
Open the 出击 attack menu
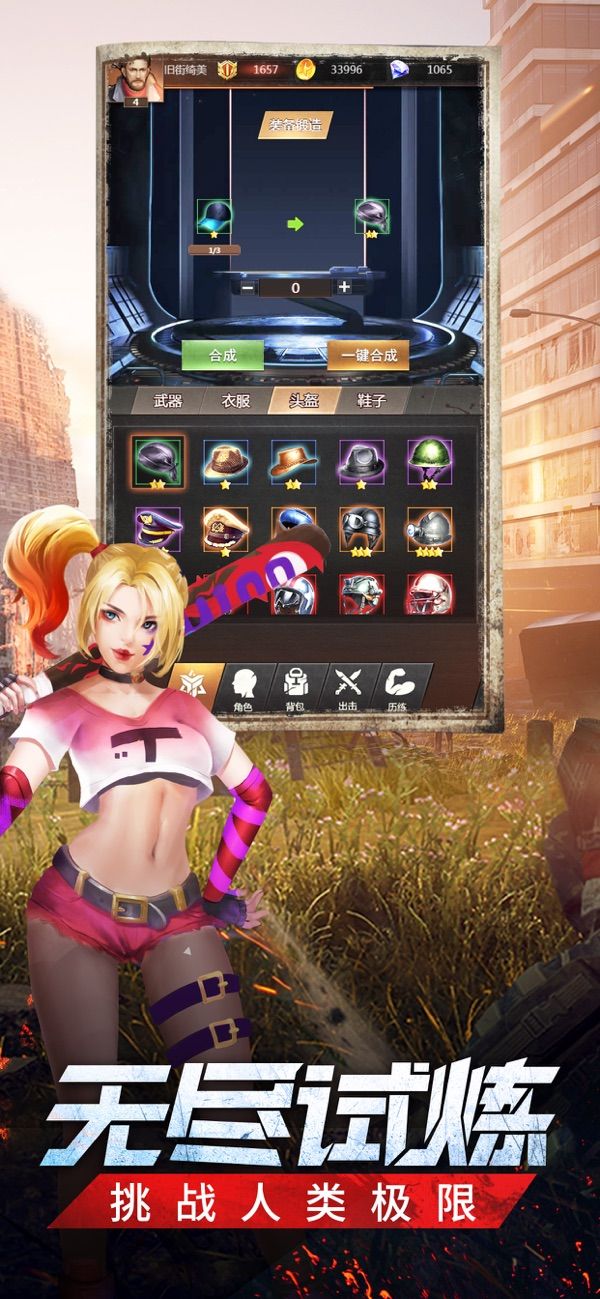click(x=347, y=686)
